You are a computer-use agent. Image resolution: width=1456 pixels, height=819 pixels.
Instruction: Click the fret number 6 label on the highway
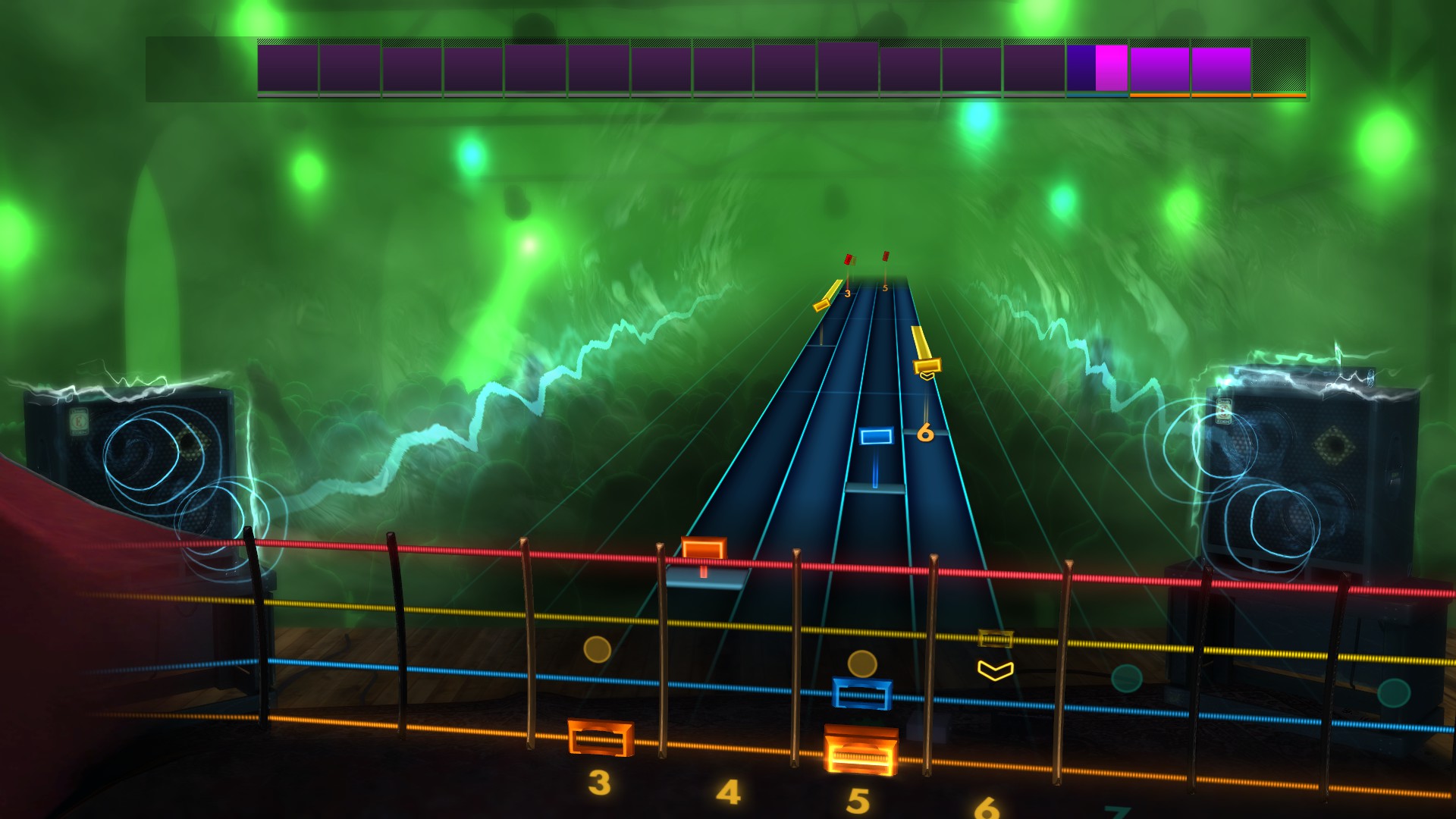tap(926, 433)
